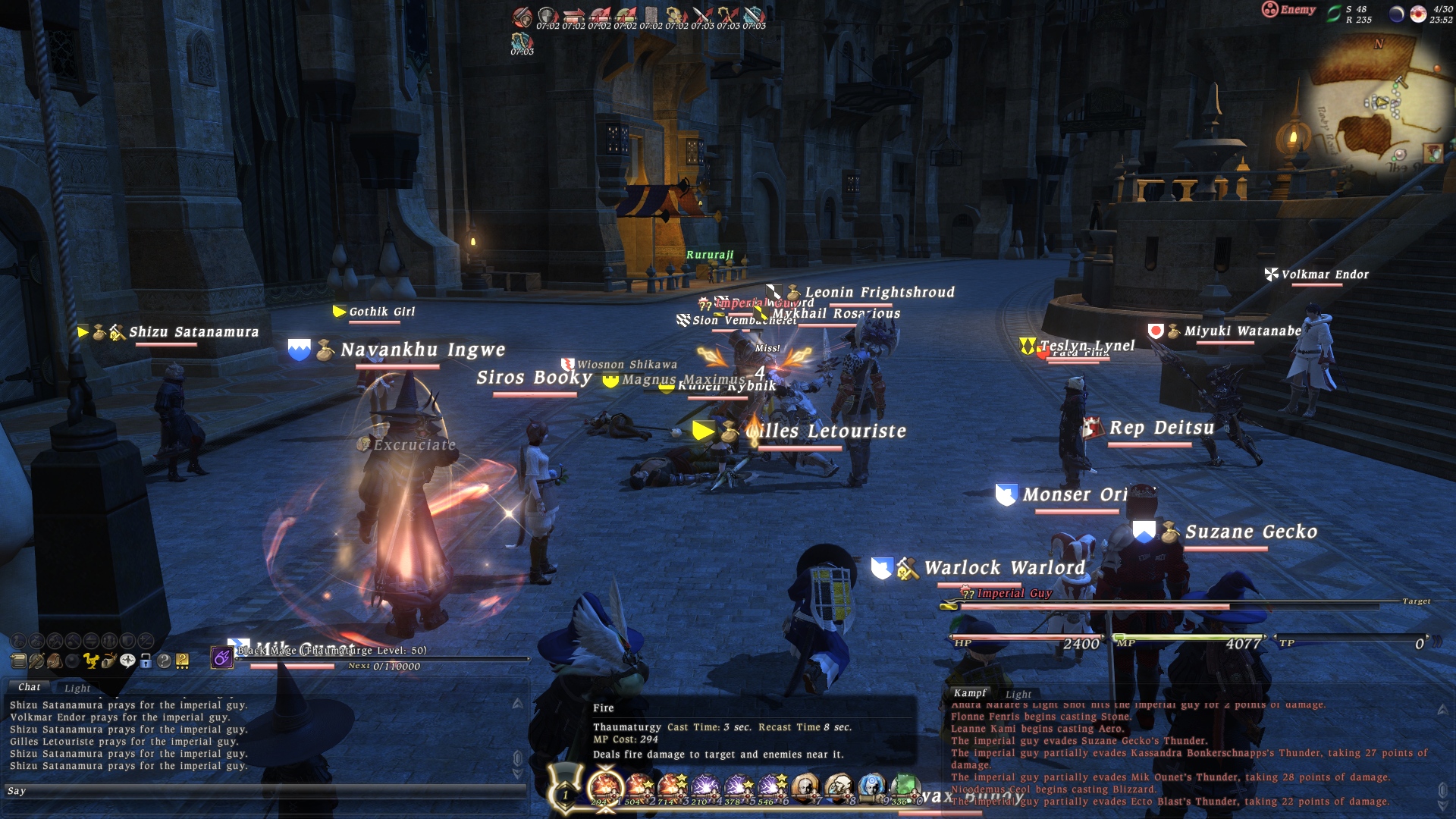1456x819 pixels.
Task: Activate the single-star fire spell in slot 2
Action: (x=639, y=788)
